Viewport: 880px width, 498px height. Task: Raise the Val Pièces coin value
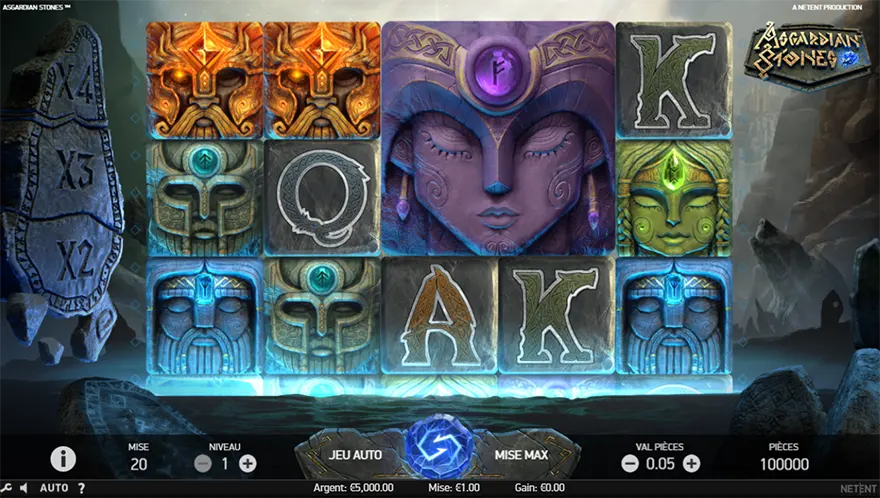(691, 463)
